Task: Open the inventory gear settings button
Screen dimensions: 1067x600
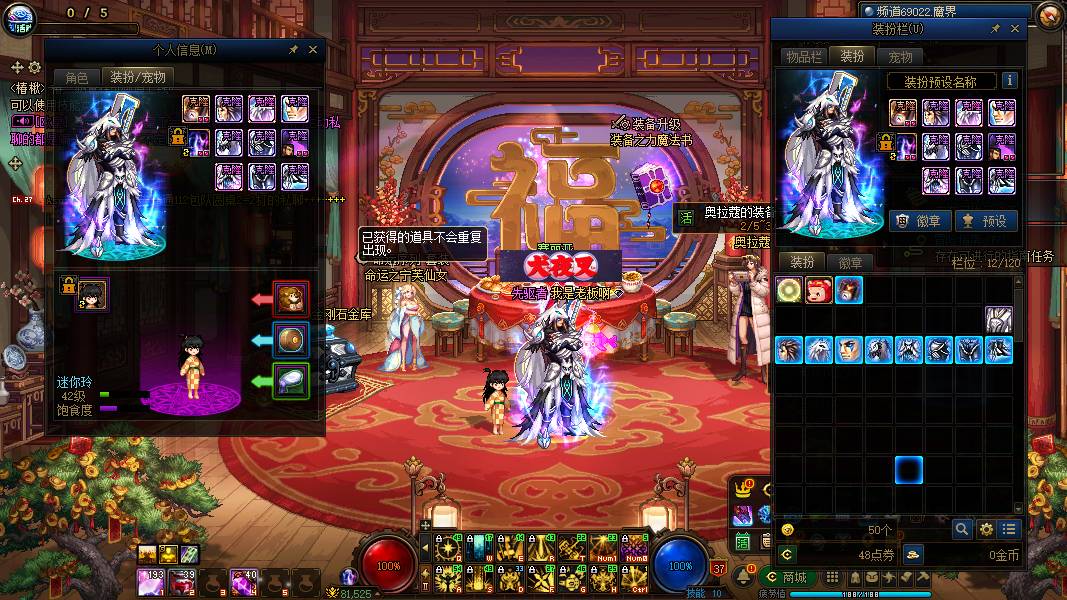Action: click(986, 529)
